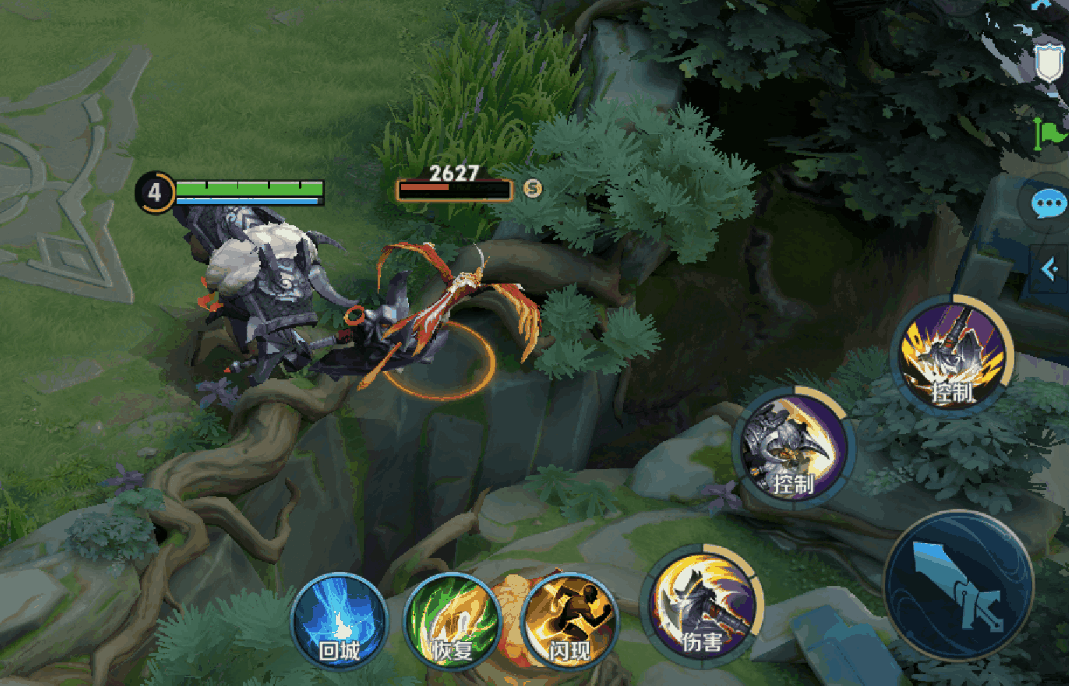
Task: Select the white shield signal icon
Action: (x=1049, y=64)
